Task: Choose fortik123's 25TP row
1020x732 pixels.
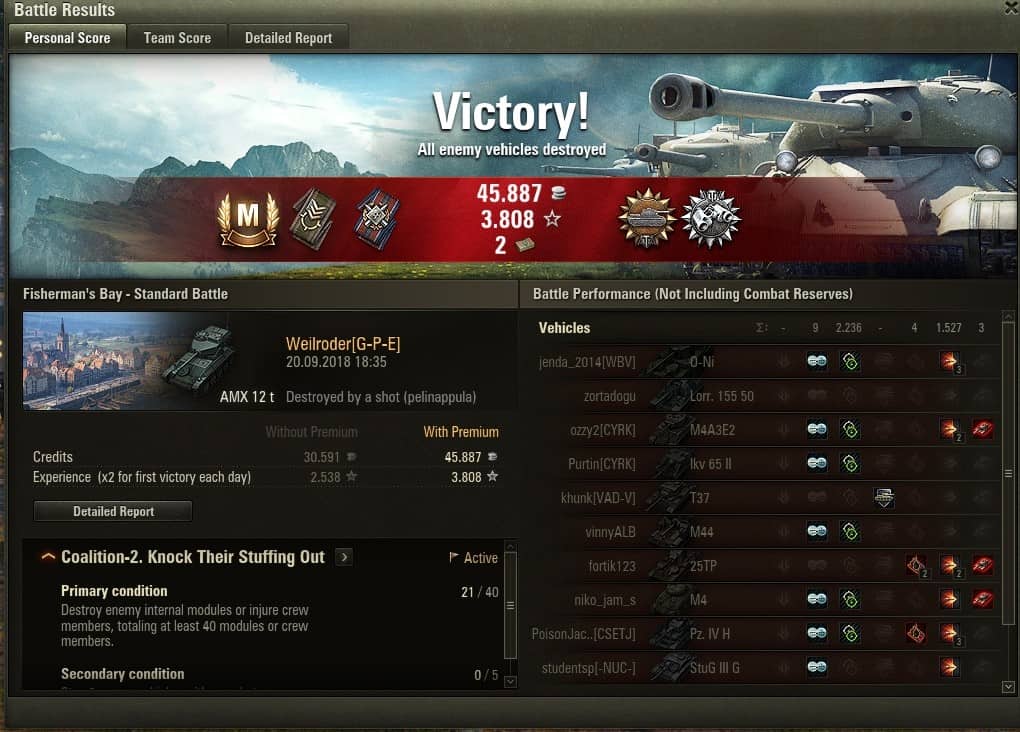Action: pyautogui.click(x=760, y=566)
